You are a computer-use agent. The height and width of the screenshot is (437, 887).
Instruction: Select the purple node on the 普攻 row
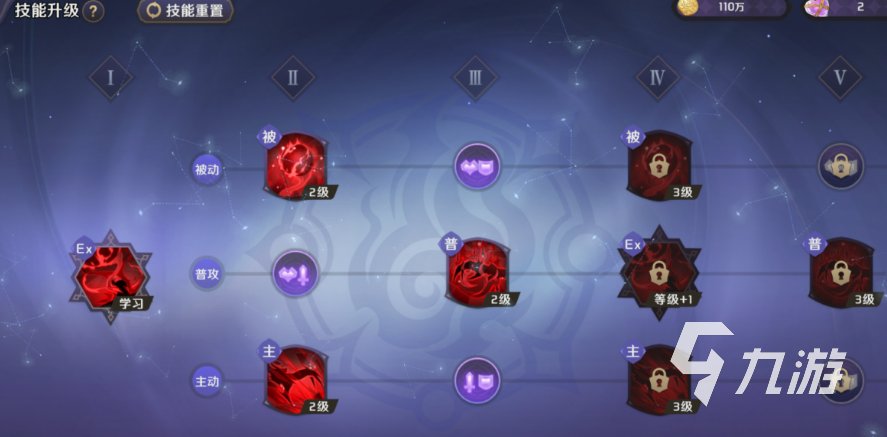pyautogui.click(x=295, y=272)
